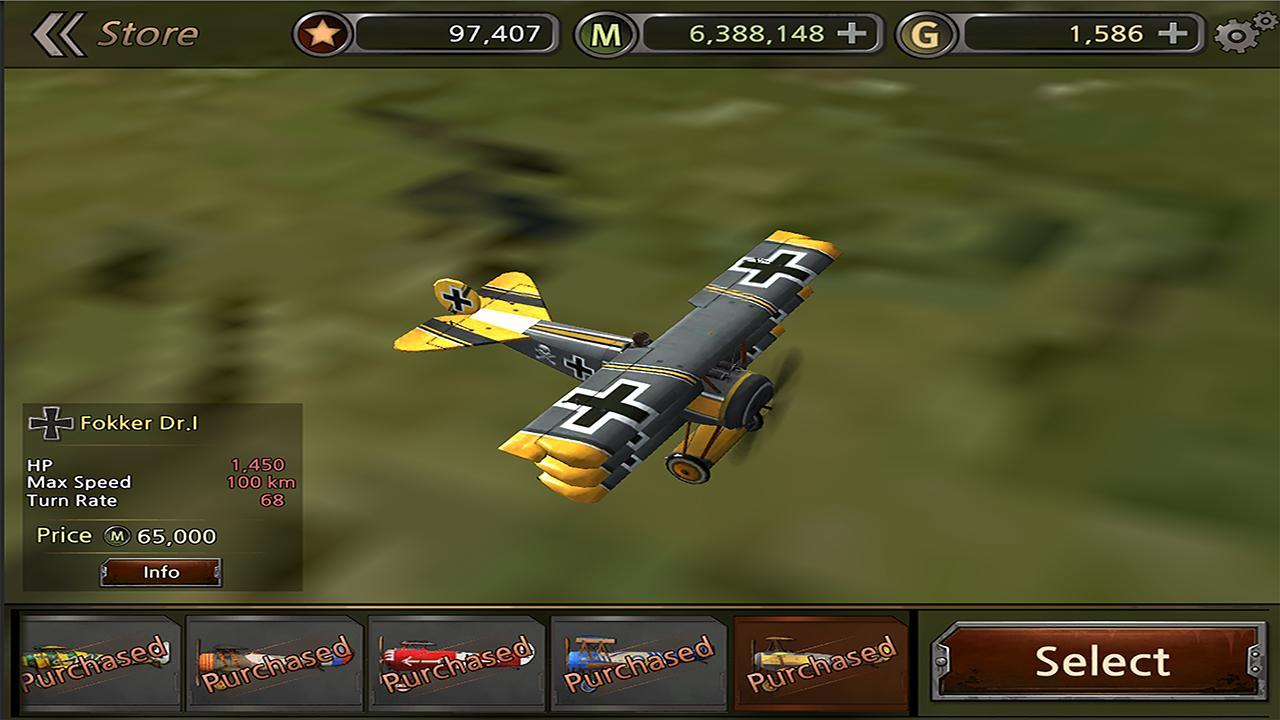Select the highlighted yellow Fokker thumbnail

(x=820, y=662)
